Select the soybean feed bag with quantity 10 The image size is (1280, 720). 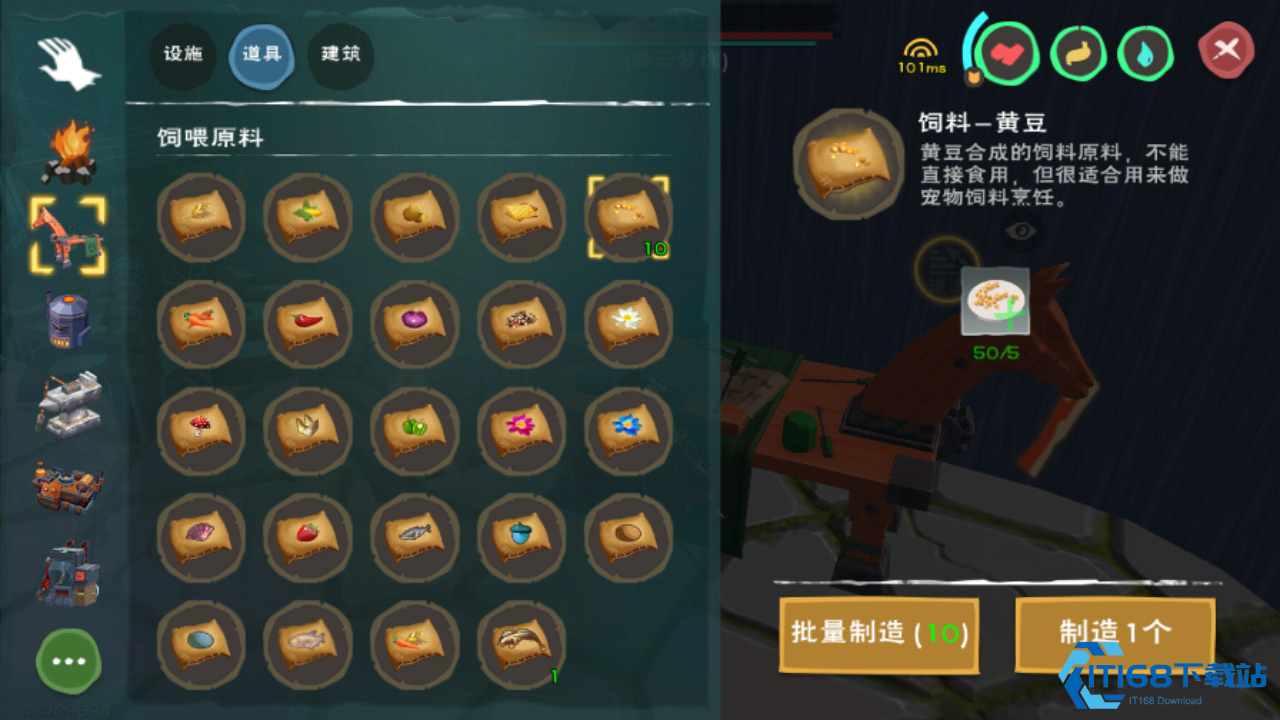[x=628, y=215]
